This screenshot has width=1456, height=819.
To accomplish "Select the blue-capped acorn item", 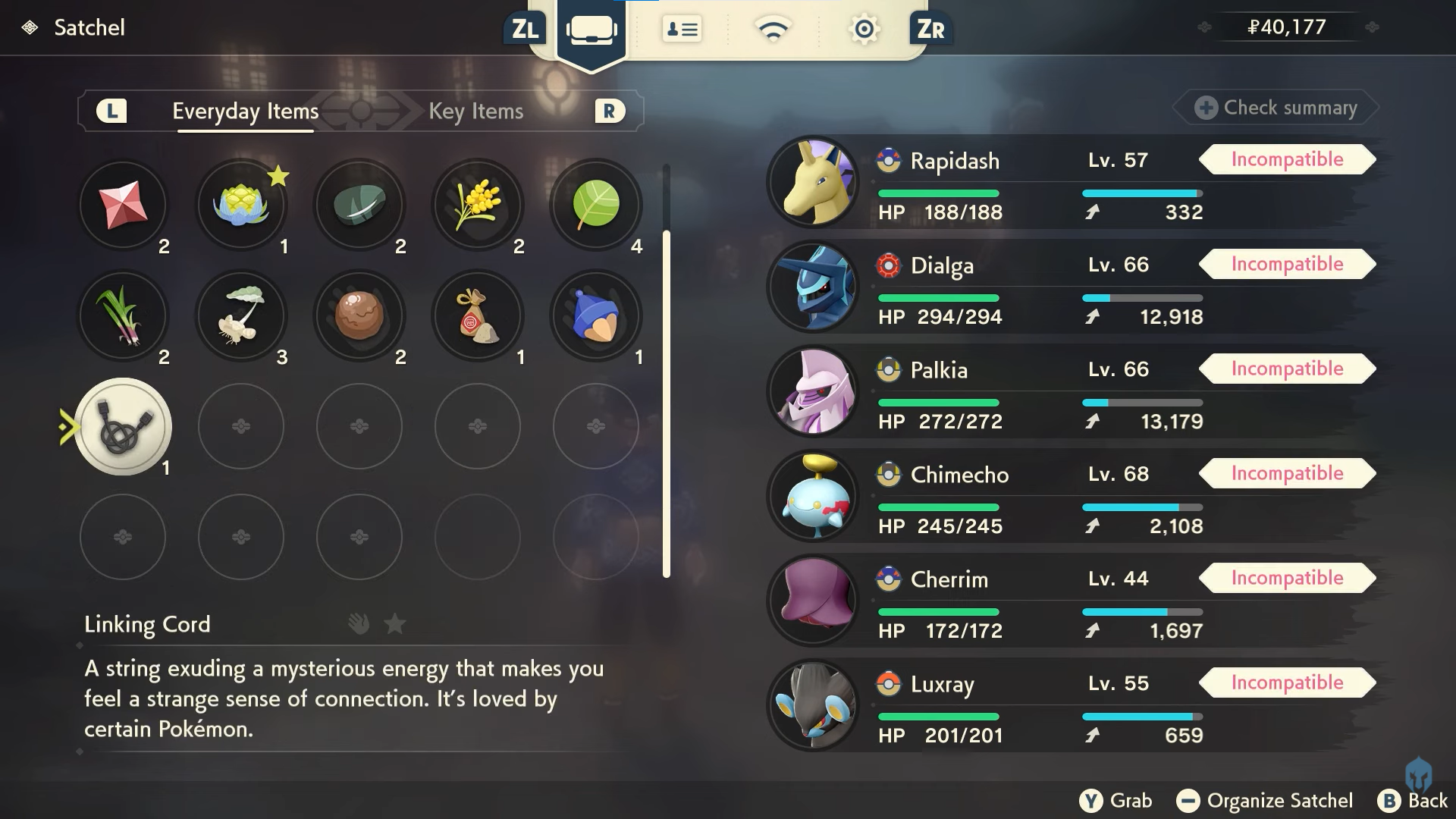I will 596,315.
